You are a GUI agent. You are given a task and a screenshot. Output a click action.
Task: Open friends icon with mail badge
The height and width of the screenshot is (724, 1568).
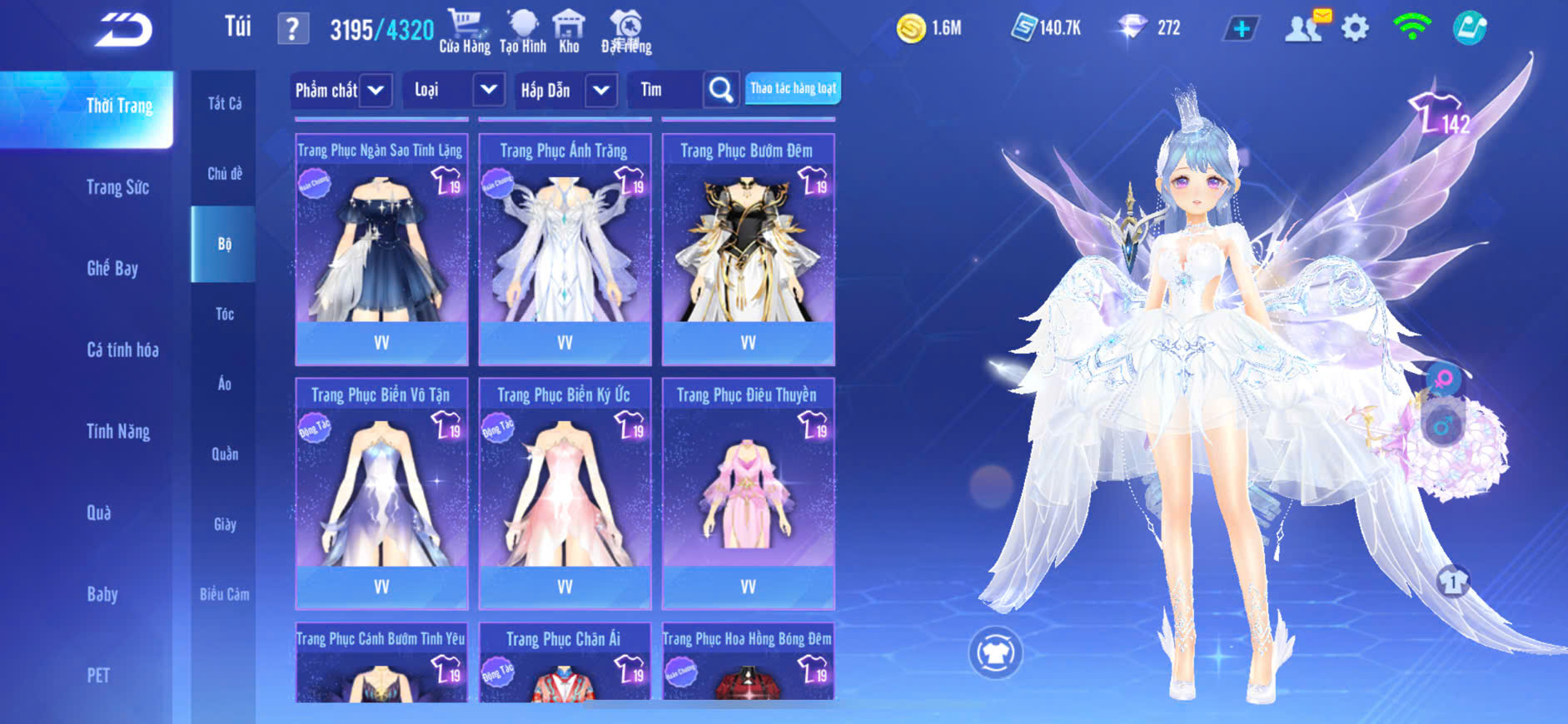1305,27
